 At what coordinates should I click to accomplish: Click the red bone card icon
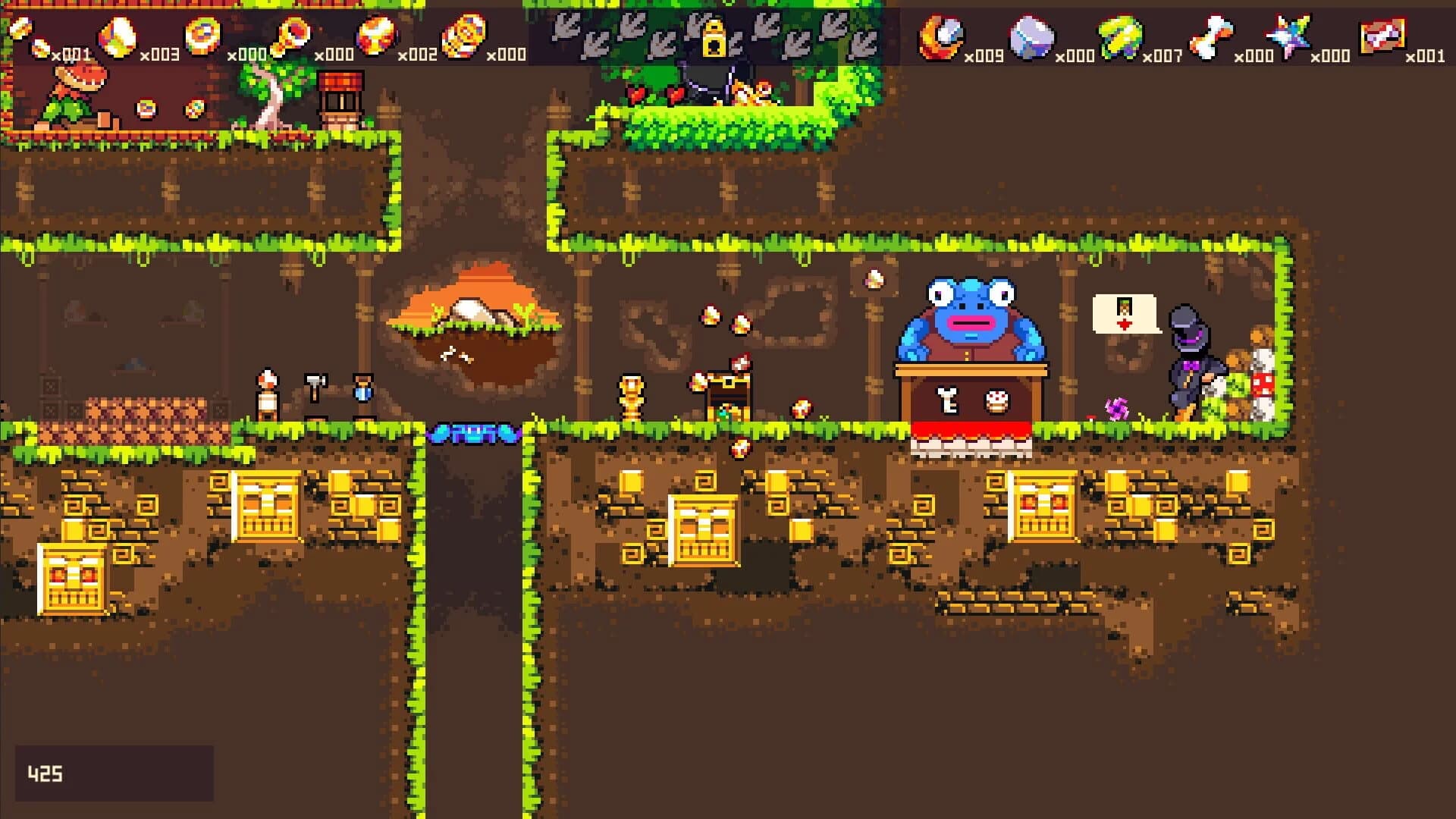[1382, 36]
